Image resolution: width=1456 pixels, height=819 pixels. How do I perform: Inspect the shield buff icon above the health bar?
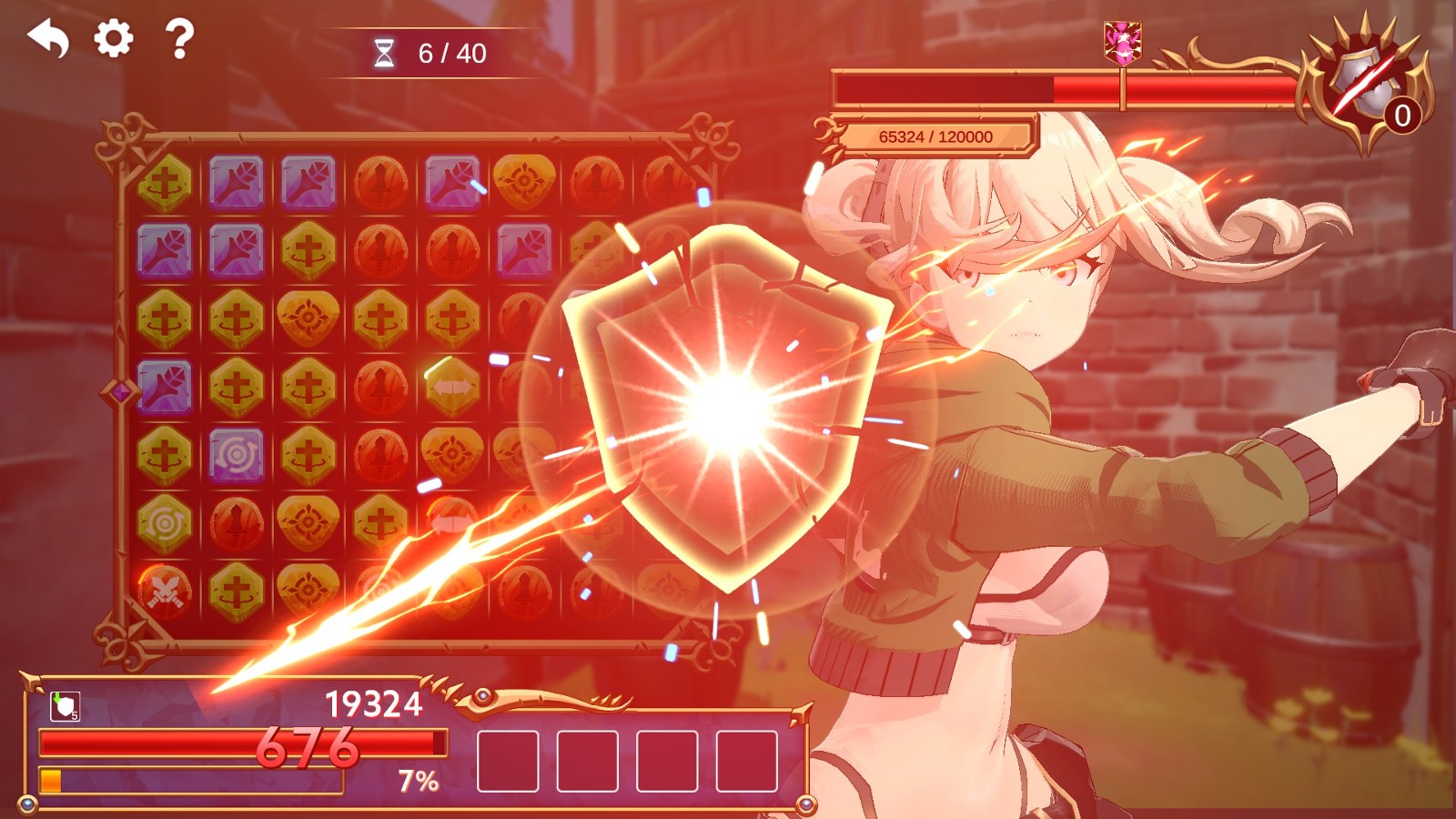pyautogui.click(x=65, y=706)
